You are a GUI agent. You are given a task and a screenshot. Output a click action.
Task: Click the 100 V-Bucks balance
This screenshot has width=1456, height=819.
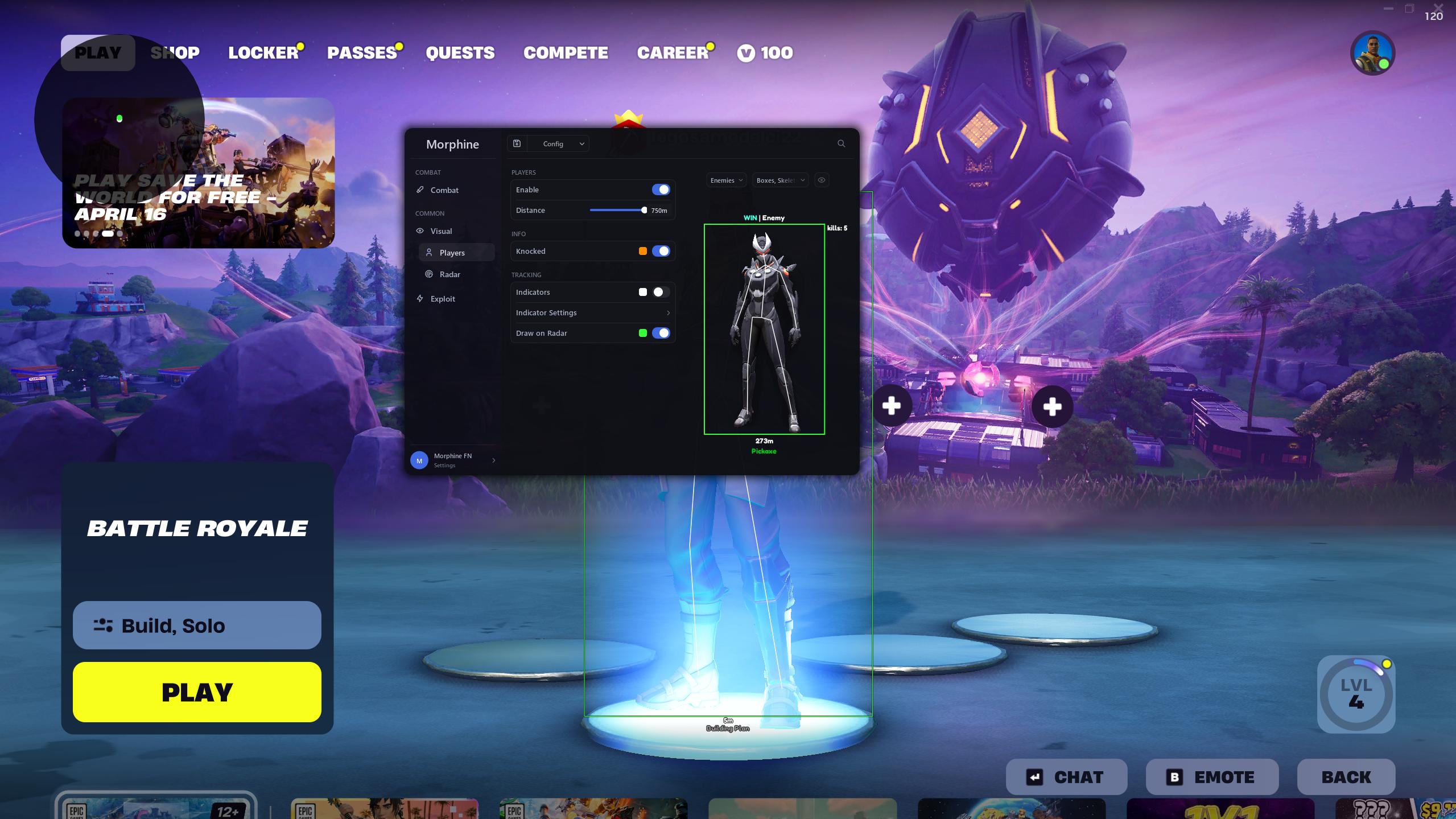tap(765, 53)
